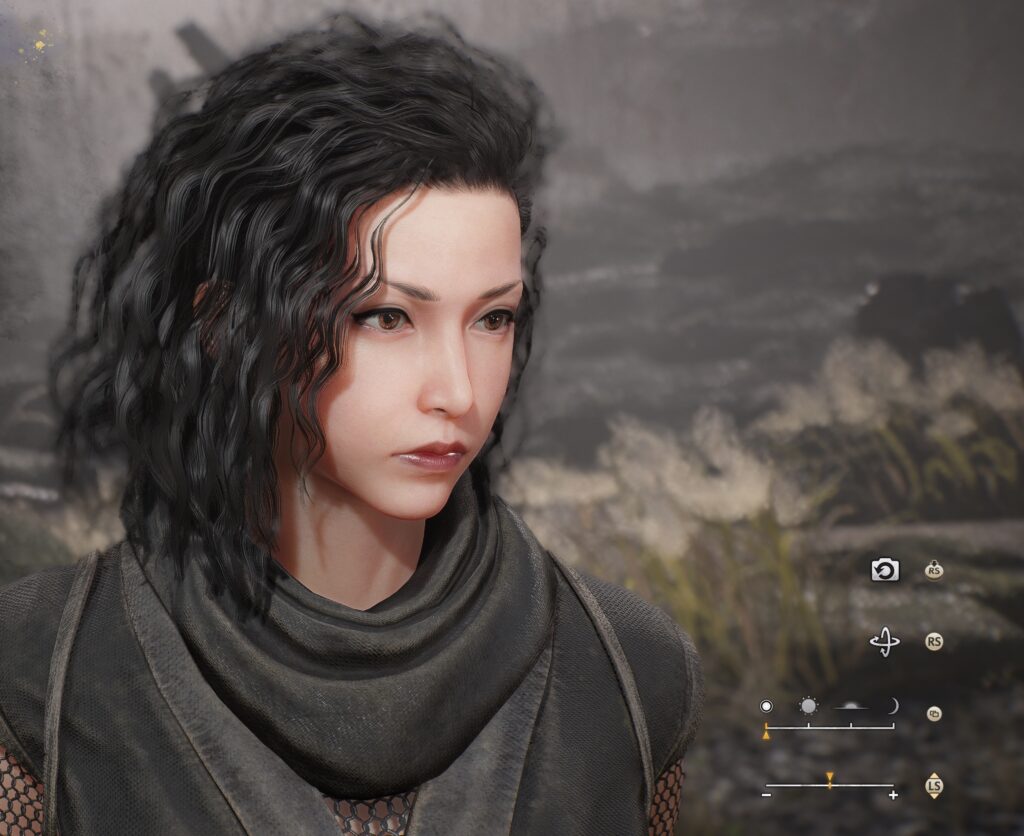This screenshot has height=836, width=1024.
Task: Set lighting to the sunset horizon icon
Action: [851, 706]
